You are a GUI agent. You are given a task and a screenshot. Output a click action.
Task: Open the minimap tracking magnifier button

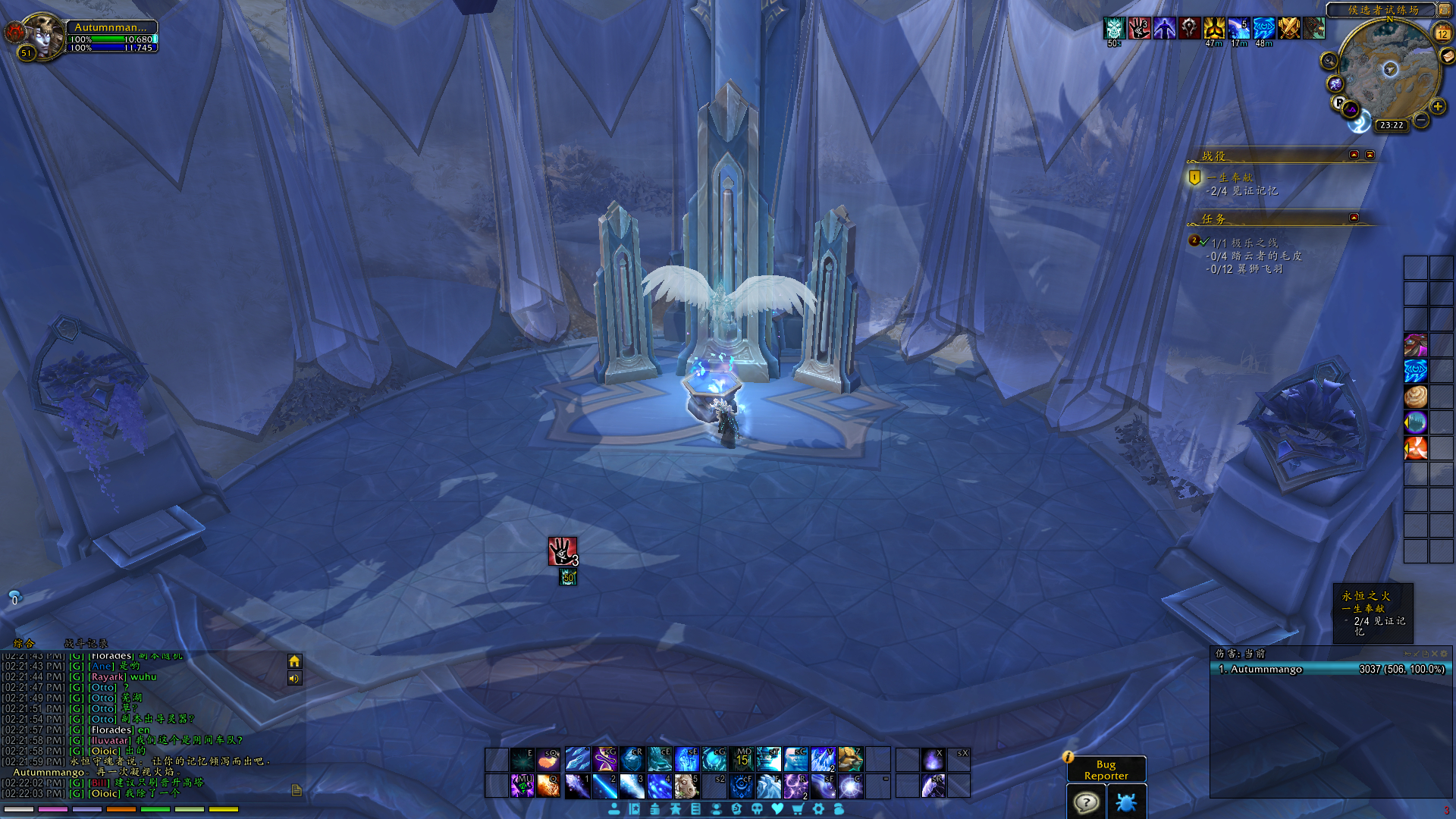1329,61
